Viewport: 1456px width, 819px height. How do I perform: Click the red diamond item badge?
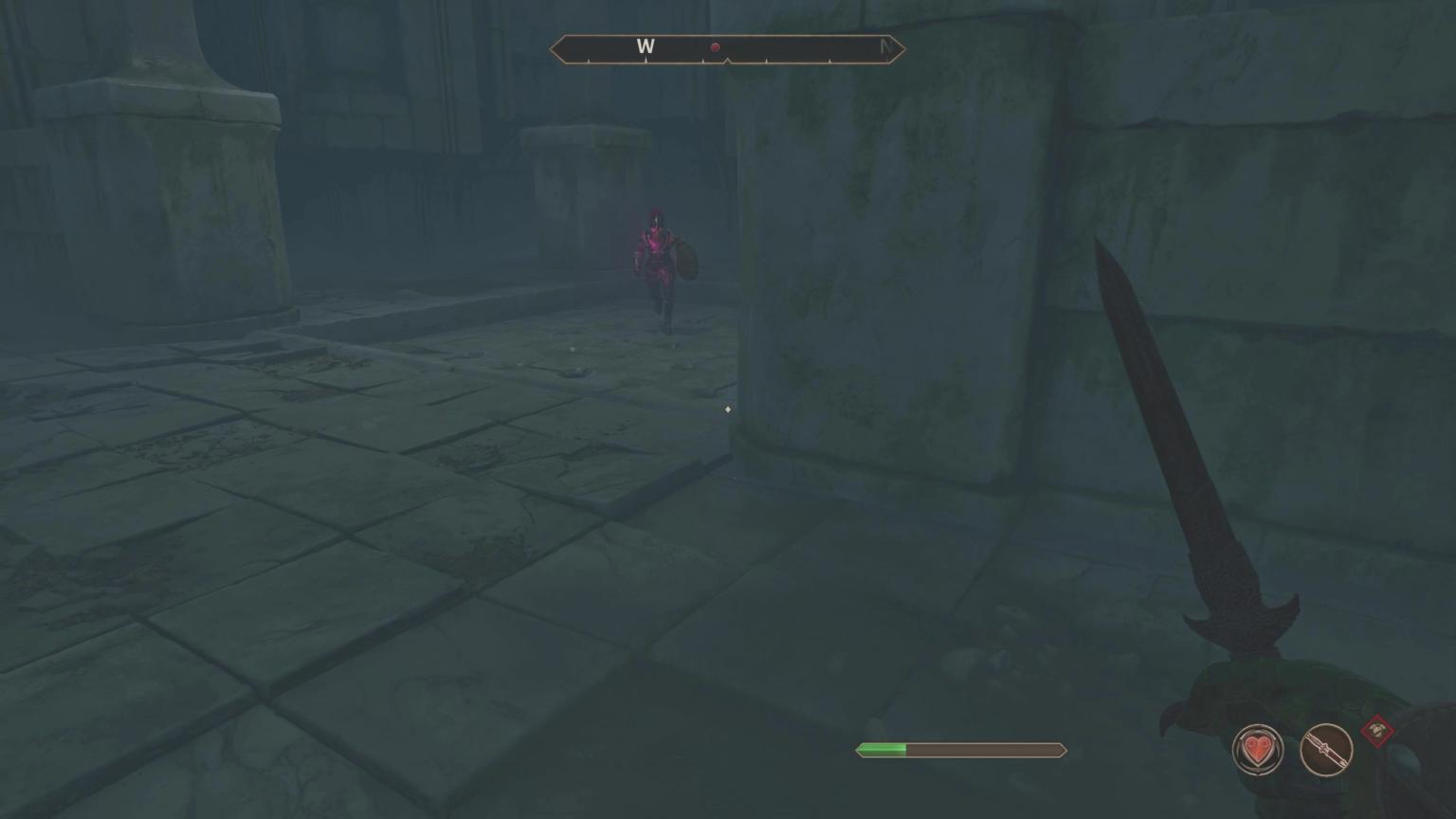[1379, 730]
